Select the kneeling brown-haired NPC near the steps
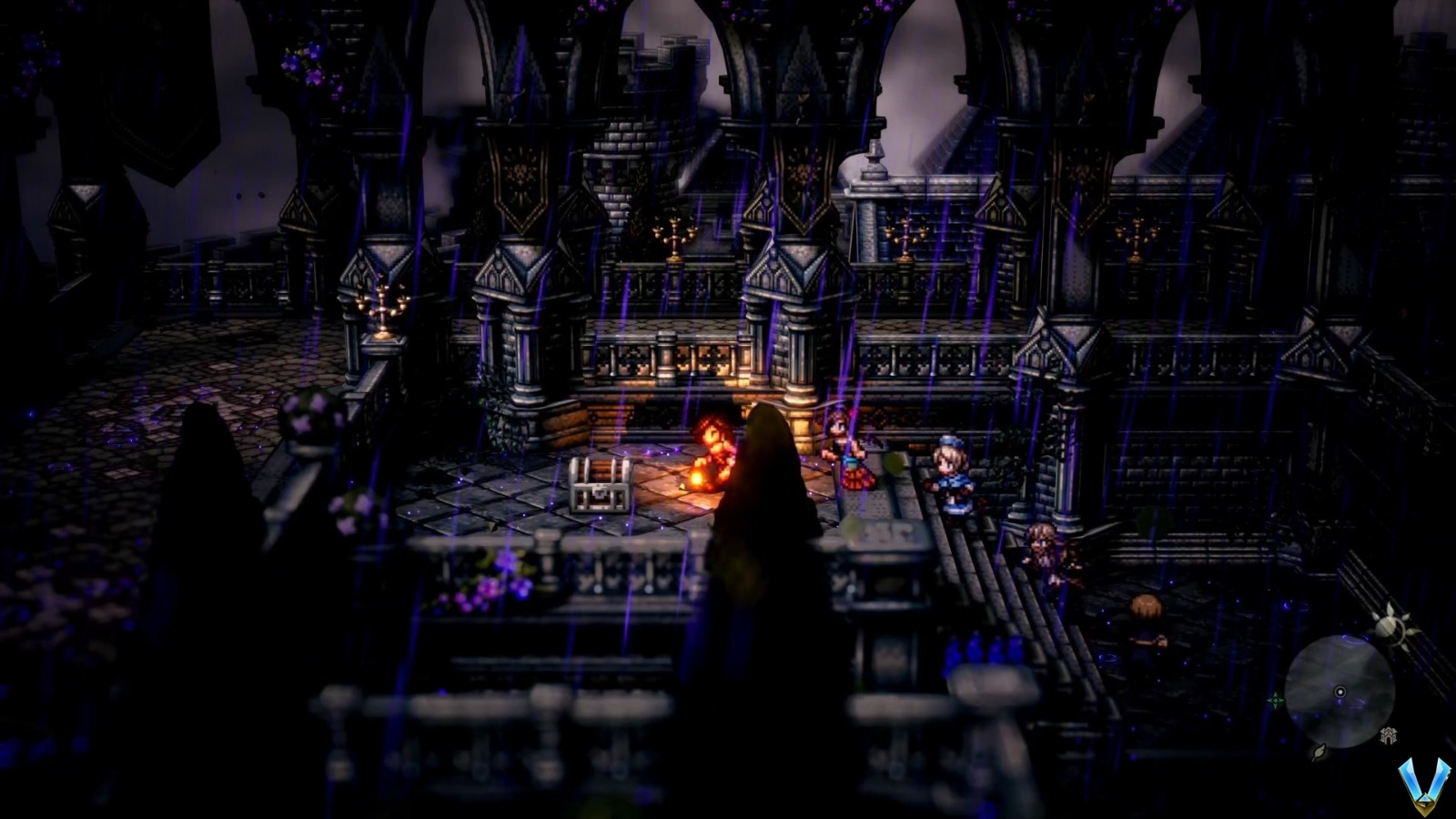 [1045, 555]
